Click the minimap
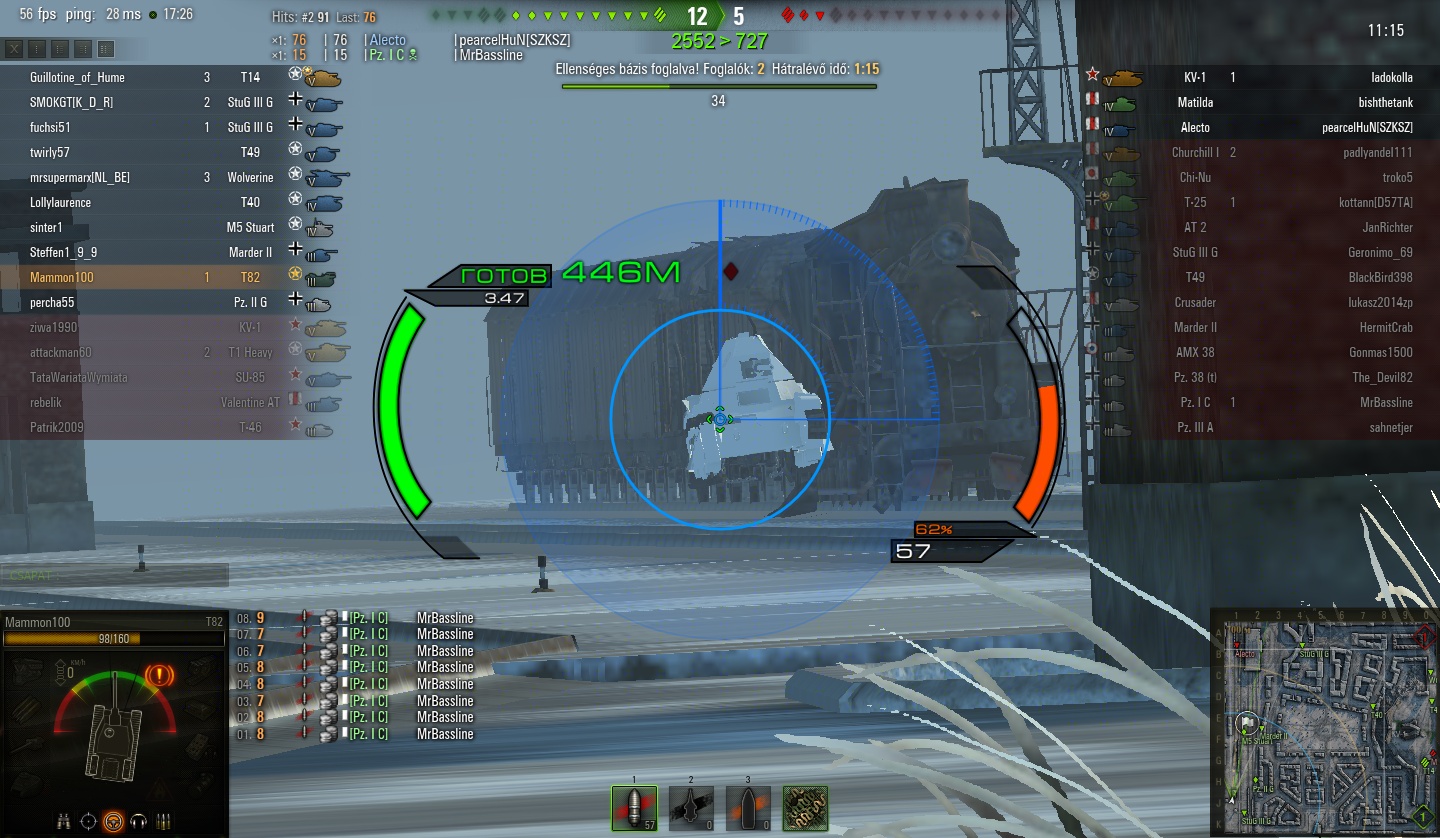The width and height of the screenshot is (1440, 838). point(1323,721)
